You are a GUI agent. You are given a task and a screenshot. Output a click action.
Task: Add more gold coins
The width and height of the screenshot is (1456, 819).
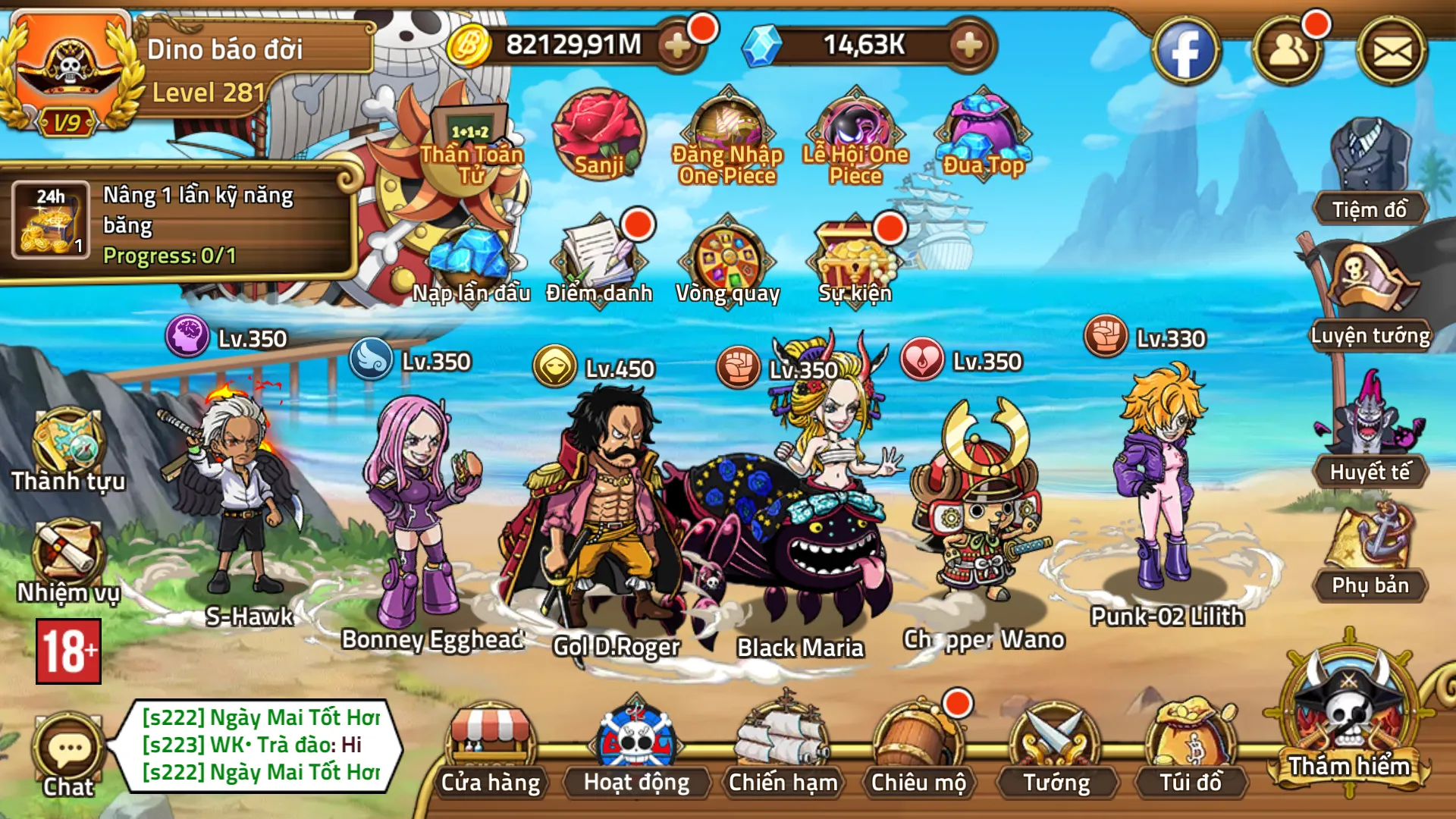click(676, 45)
